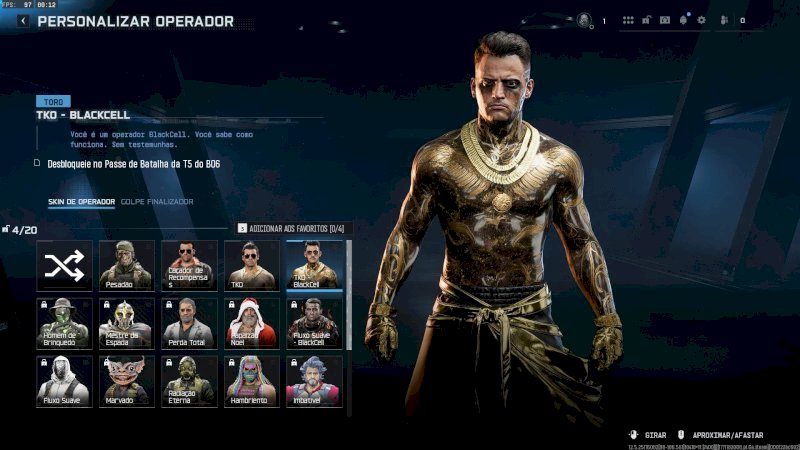Select the Marvado goblin skin
This screenshot has height=450, width=800.
coord(127,380)
